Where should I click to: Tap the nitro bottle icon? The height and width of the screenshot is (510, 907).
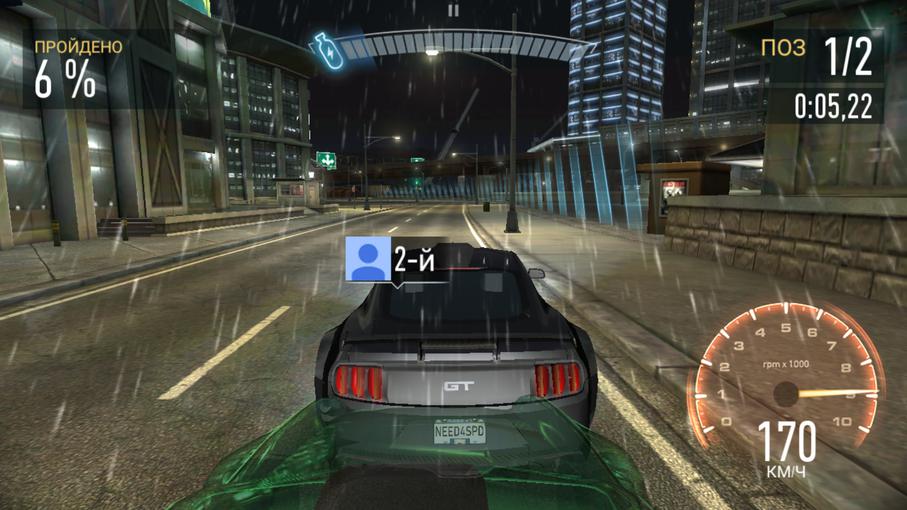tap(326, 45)
